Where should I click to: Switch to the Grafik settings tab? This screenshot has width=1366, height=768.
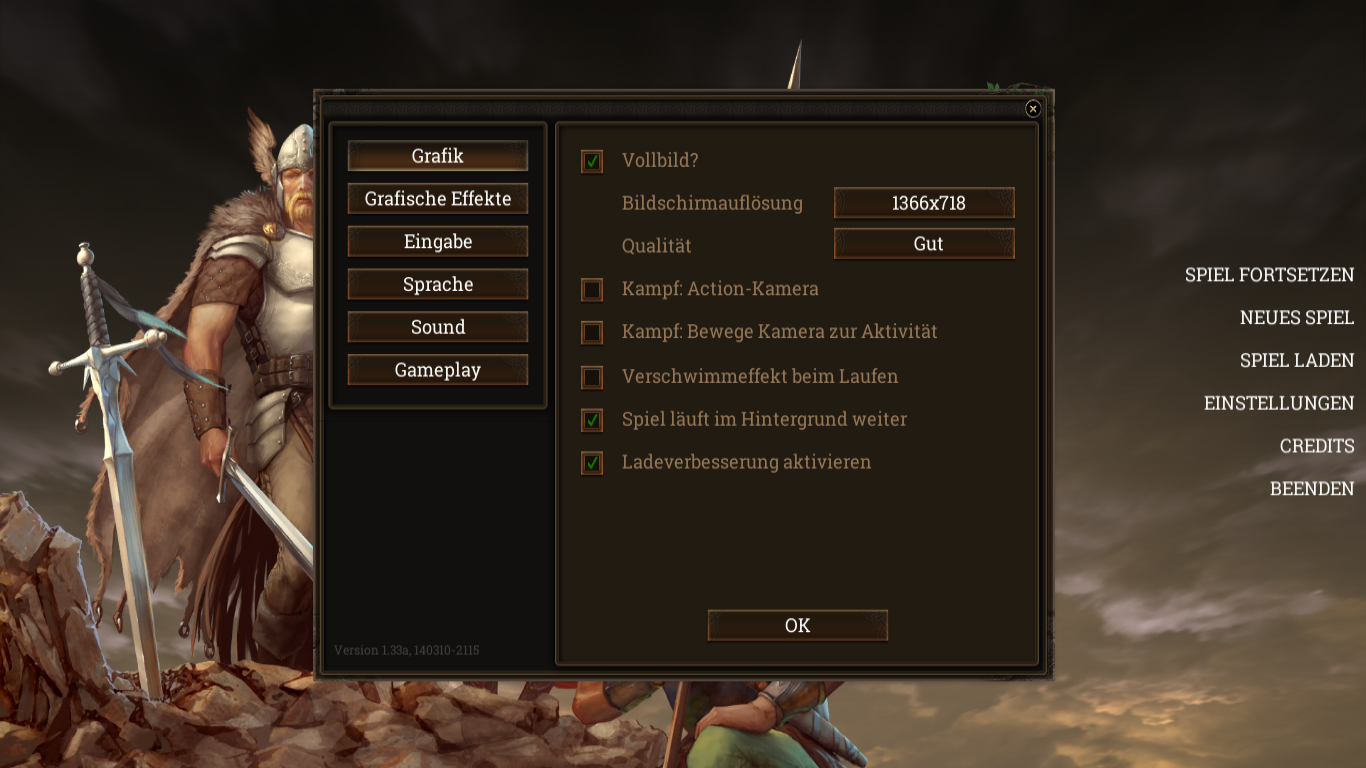[437, 156]
